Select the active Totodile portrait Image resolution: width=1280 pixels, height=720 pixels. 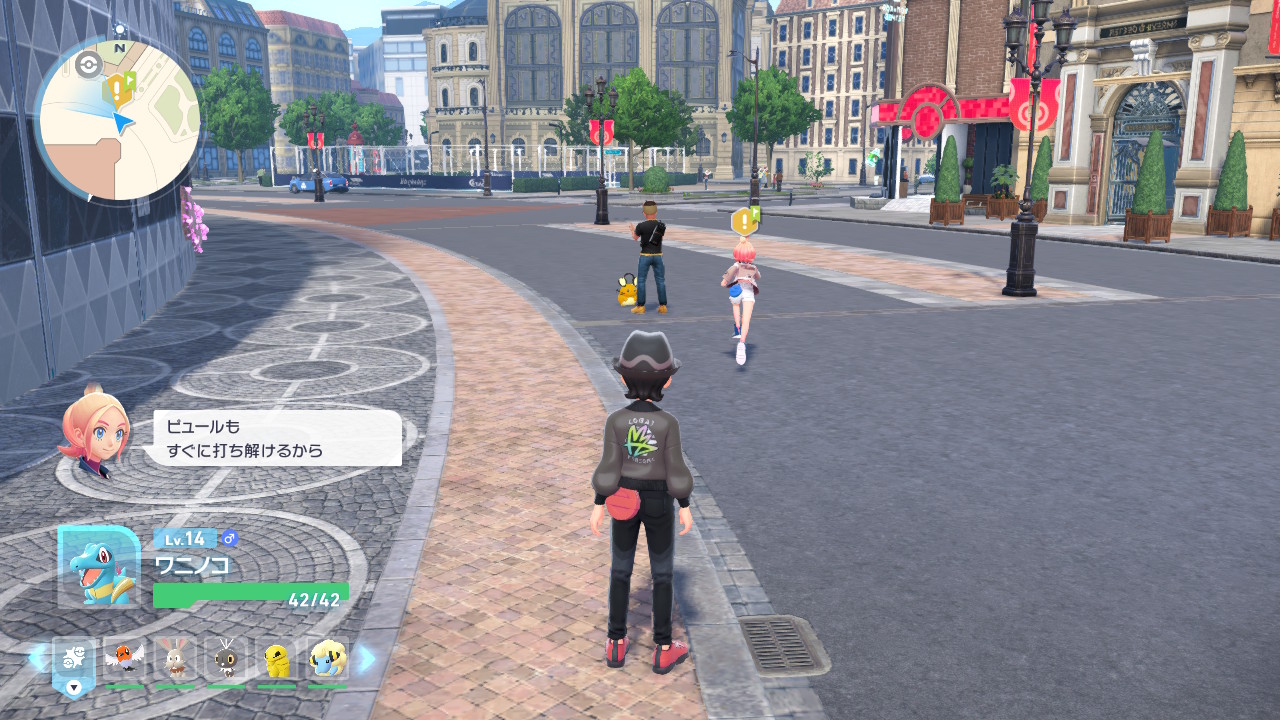pos(98,566)
